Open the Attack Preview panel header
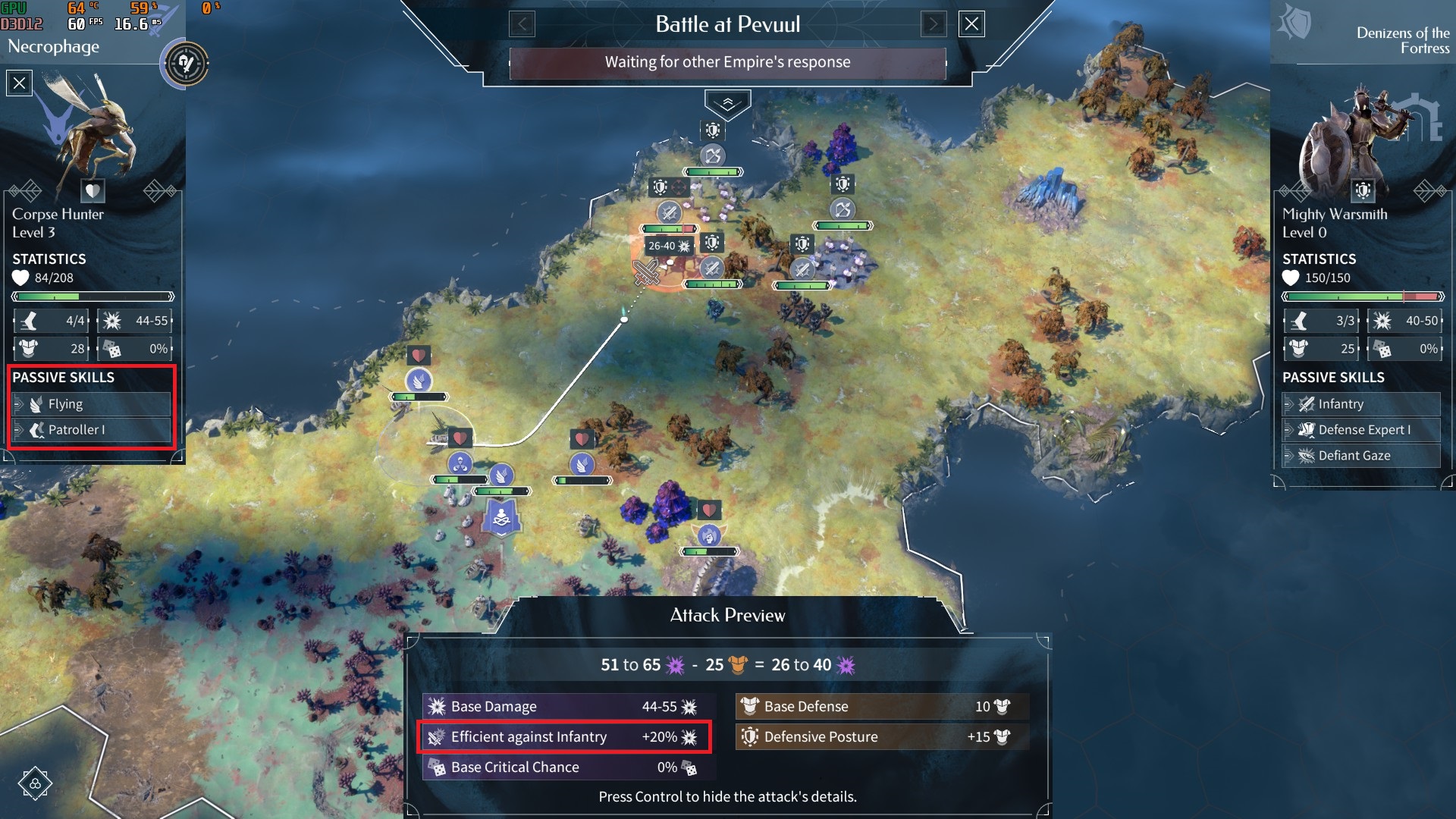Screen dimensions: 1456x819 tap(728, 615)
